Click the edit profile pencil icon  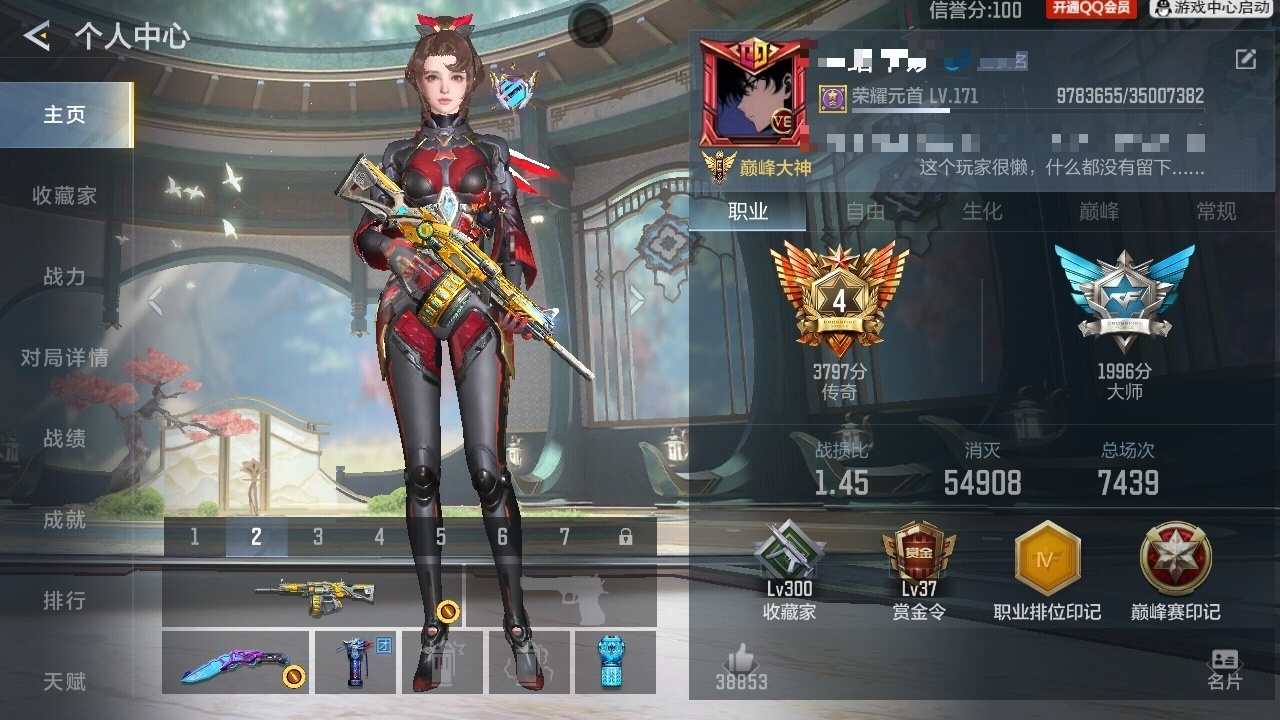click(x=1245, y=60)
